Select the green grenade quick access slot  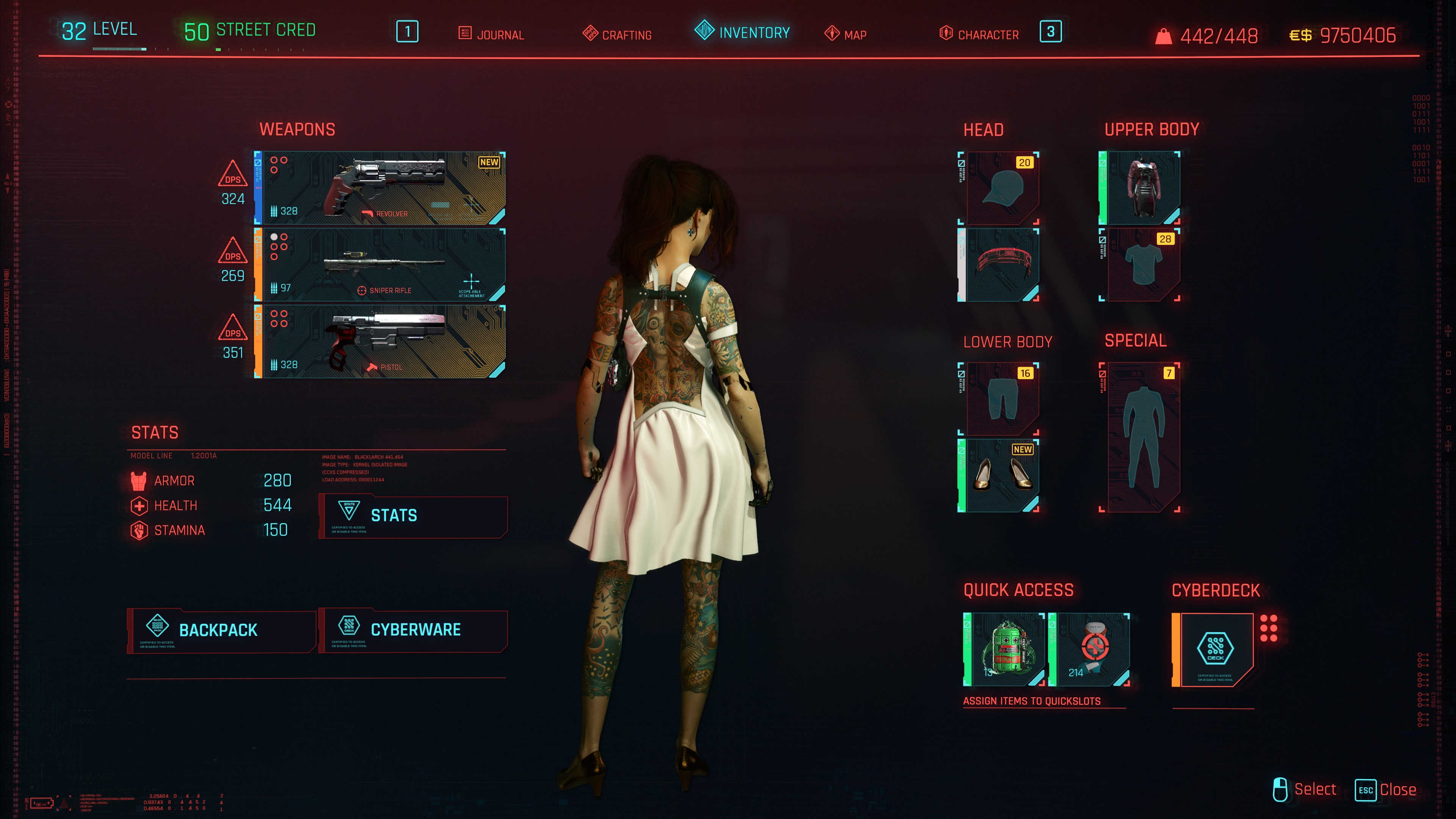point(1004,650)
